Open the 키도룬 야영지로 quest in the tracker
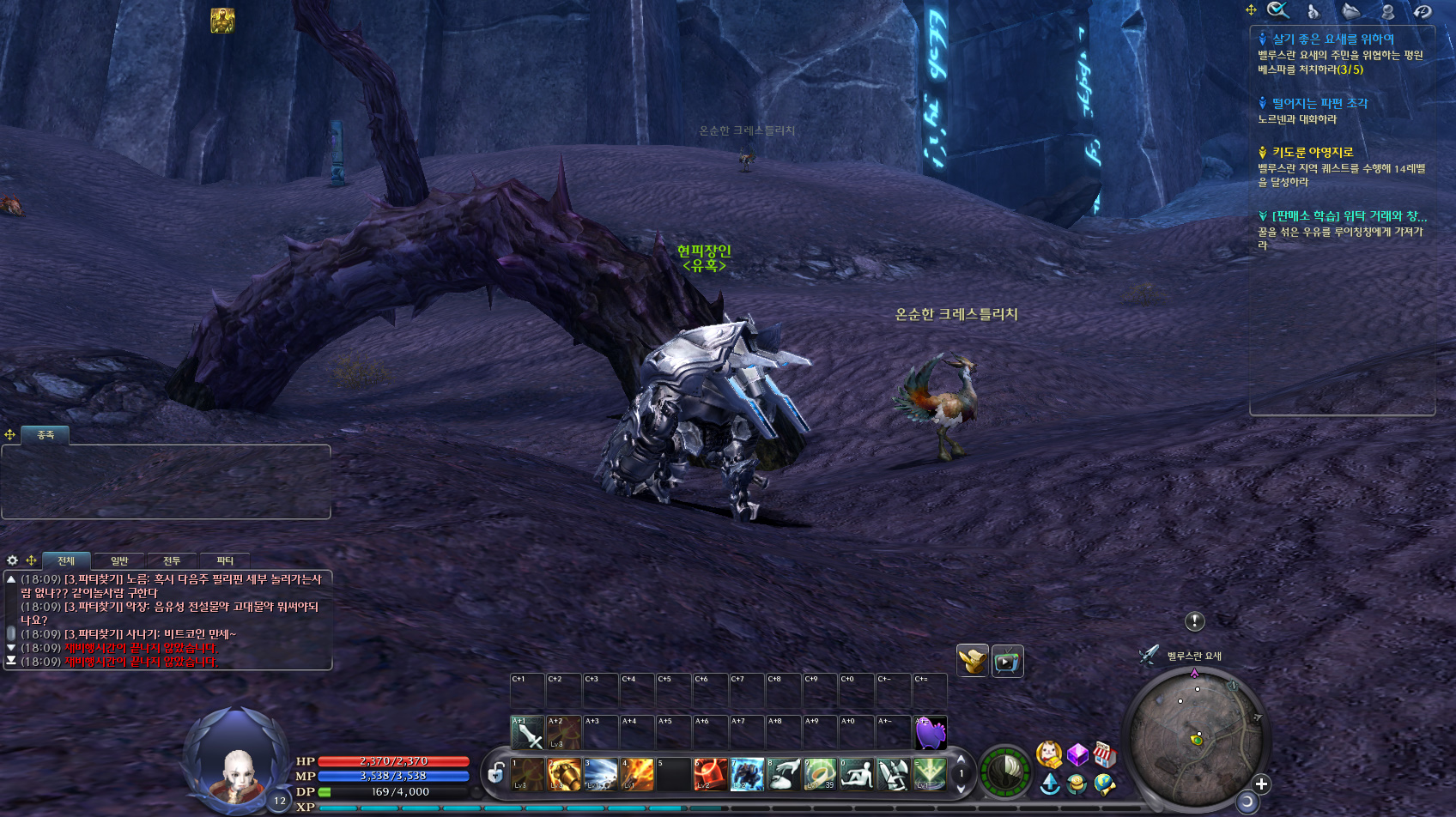The height and width of the screenshot is (817, 1456). [x=1312, y=153]
